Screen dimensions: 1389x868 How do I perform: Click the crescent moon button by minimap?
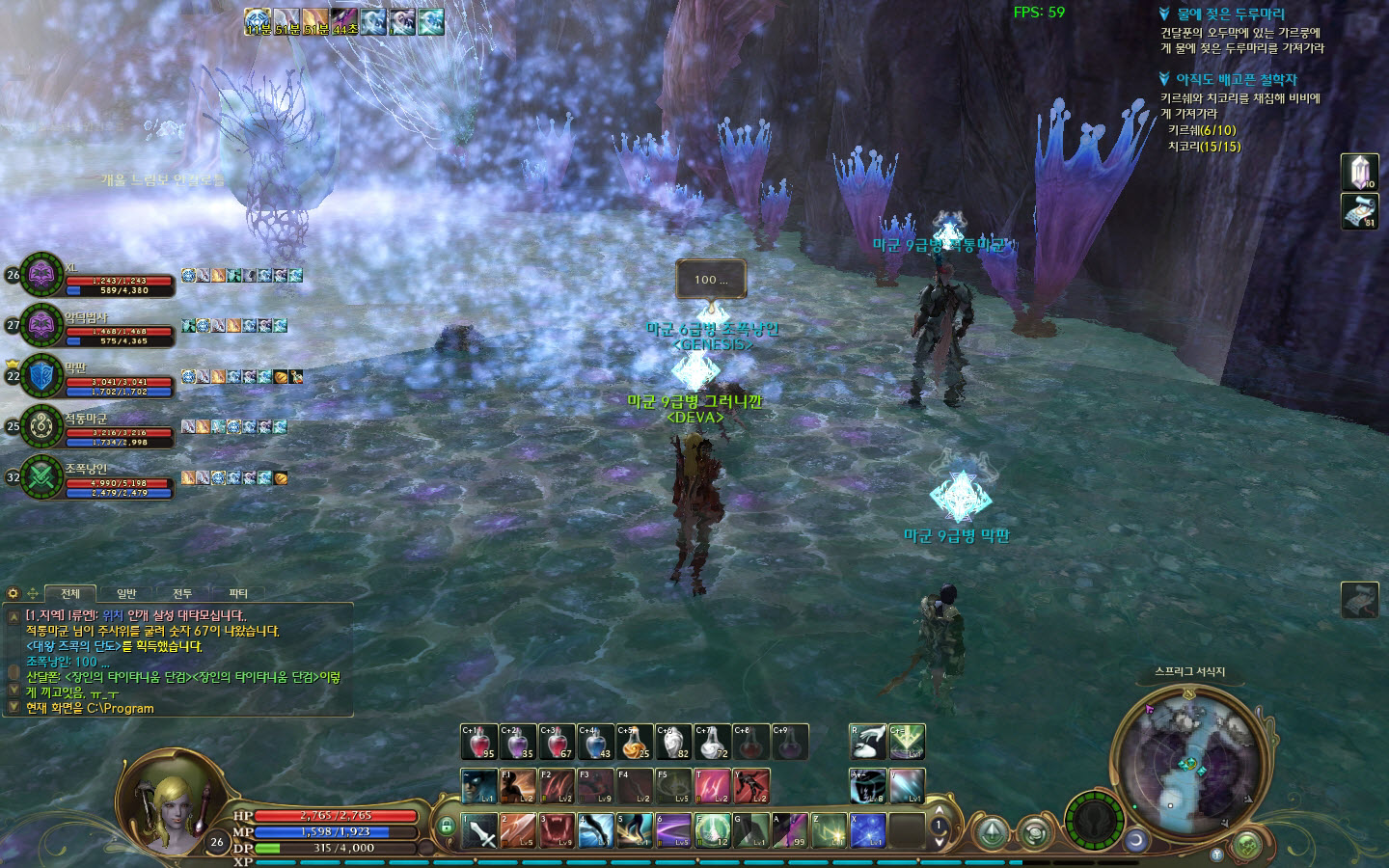point(1136,840)
